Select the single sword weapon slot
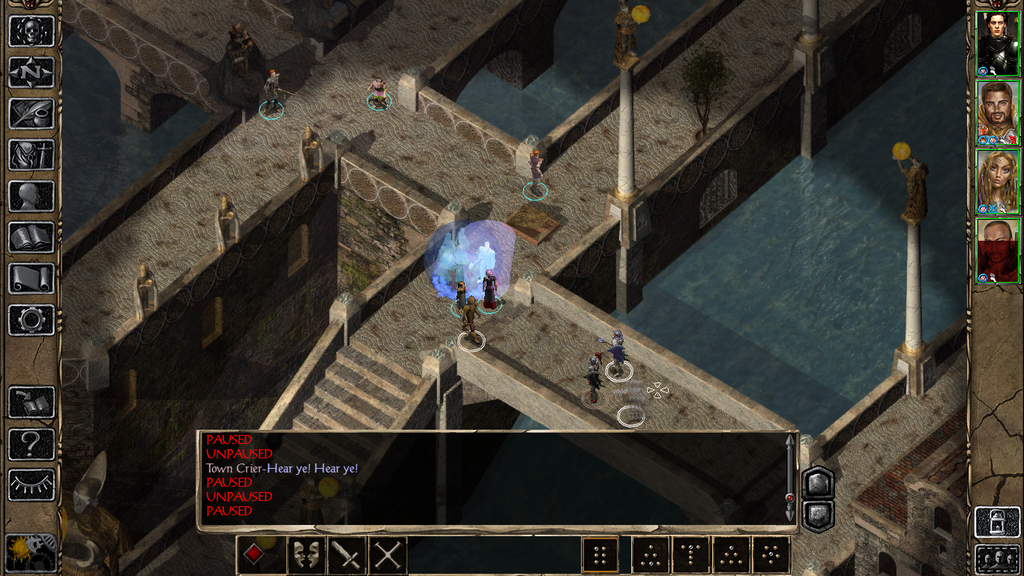Viewport: 1024px width, 576px height. 346,555
